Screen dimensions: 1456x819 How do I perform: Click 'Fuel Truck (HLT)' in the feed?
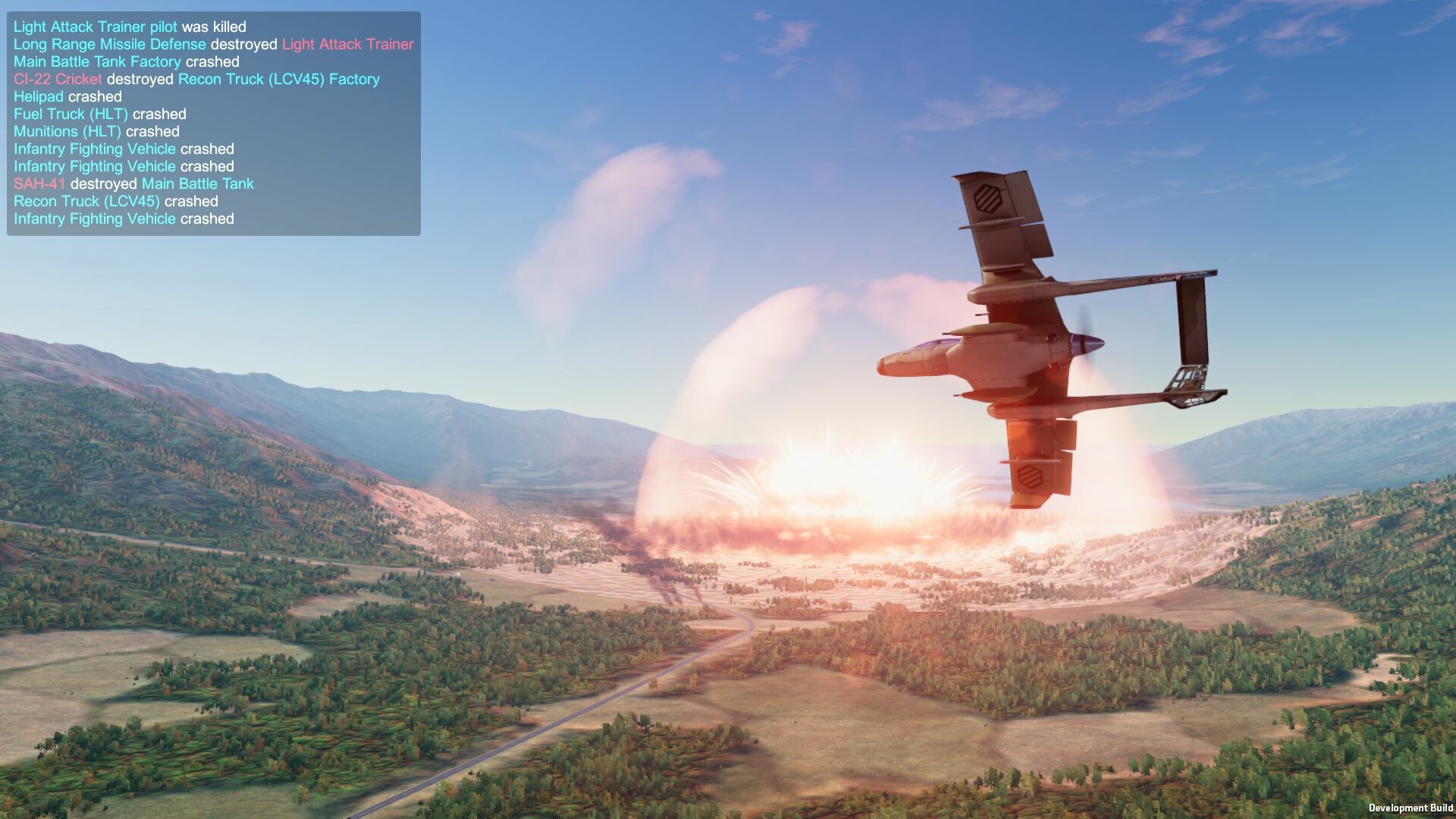tap(70, 114)
